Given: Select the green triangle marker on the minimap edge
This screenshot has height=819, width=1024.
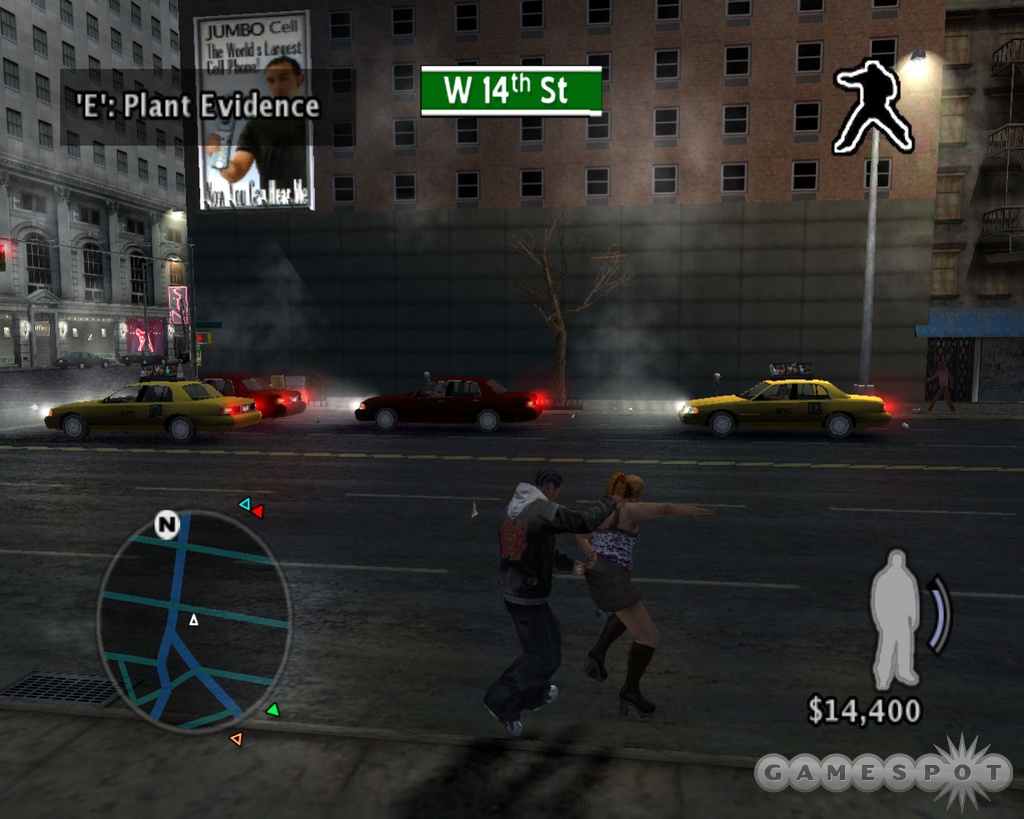Looking at the screenshot, I should pos(272,710).
